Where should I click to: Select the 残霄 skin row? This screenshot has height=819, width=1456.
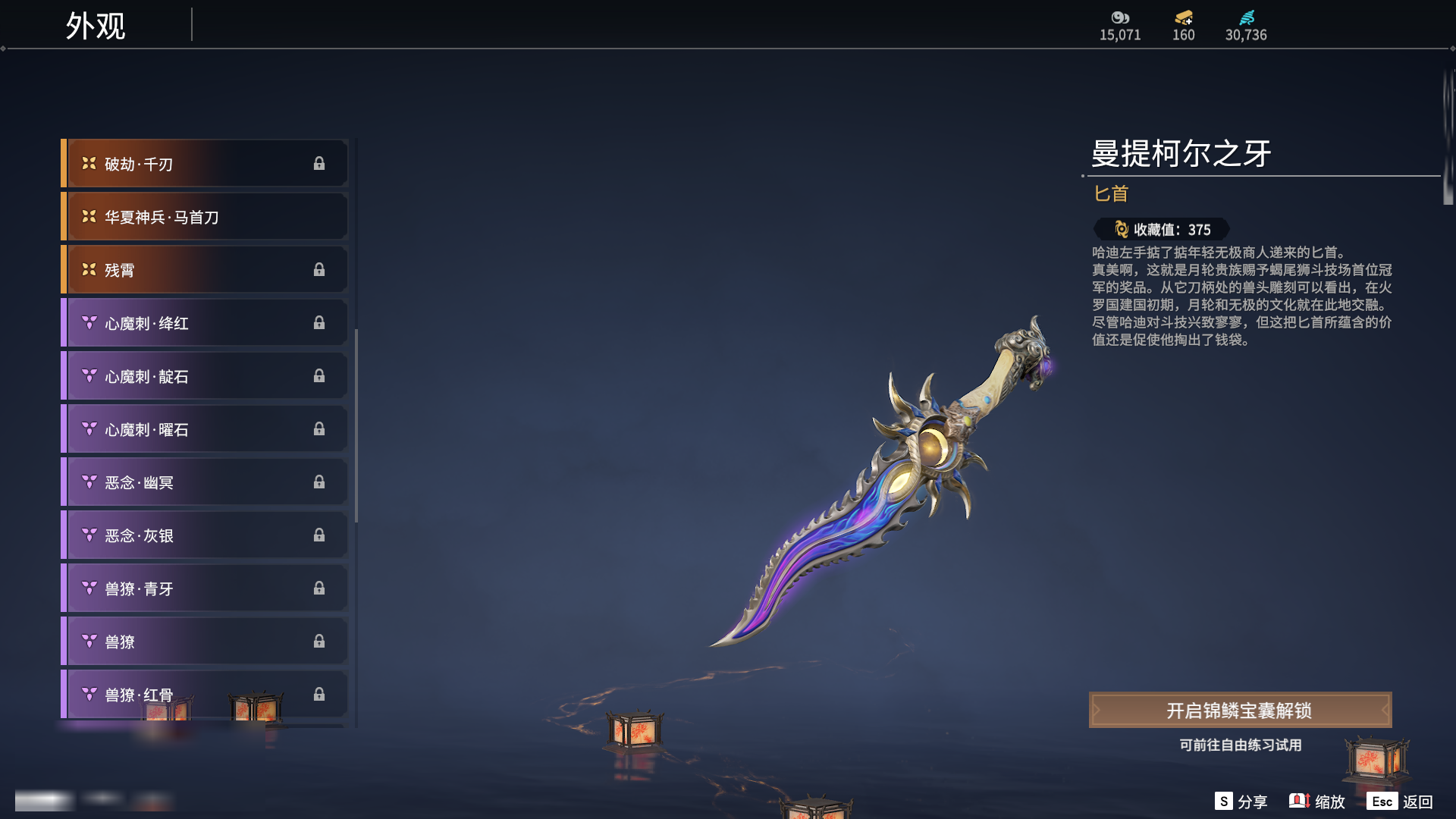pos(206,270)
